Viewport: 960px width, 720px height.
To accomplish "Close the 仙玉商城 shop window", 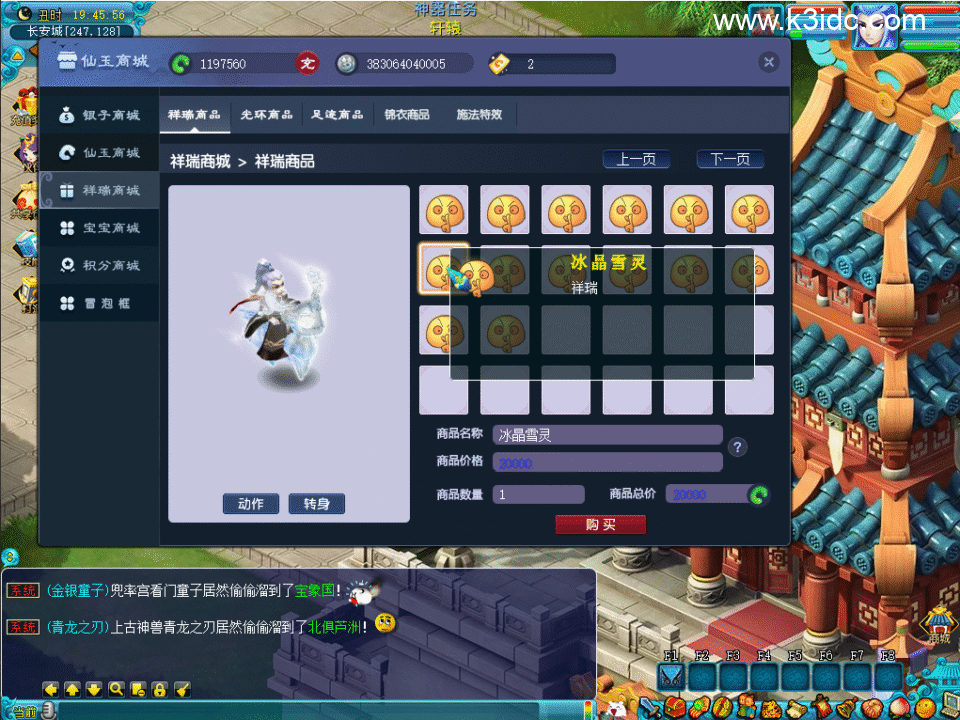I will 769,62.
